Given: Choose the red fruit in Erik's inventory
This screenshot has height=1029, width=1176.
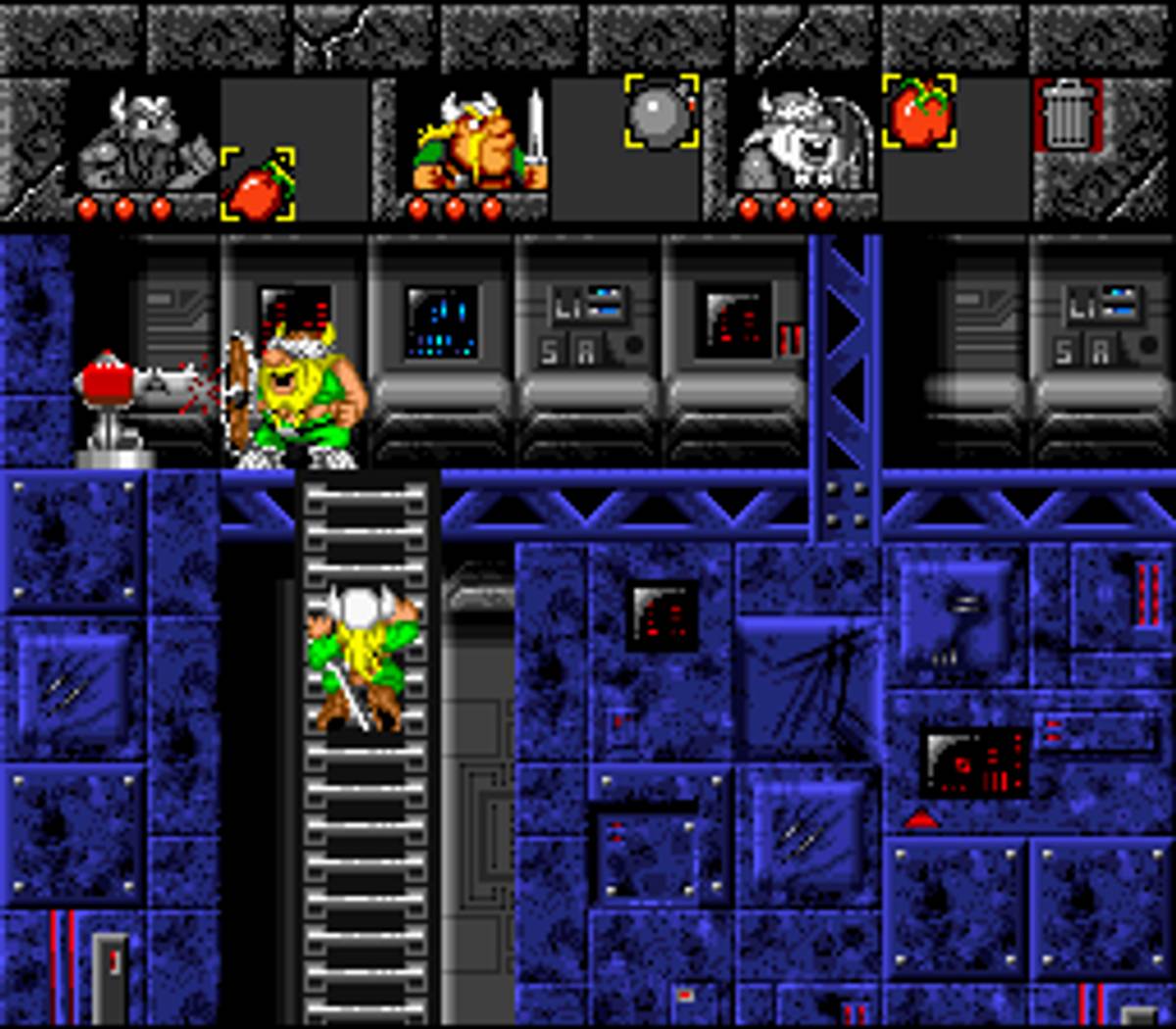Looking at the screenshot, I should tap(258, 184).
